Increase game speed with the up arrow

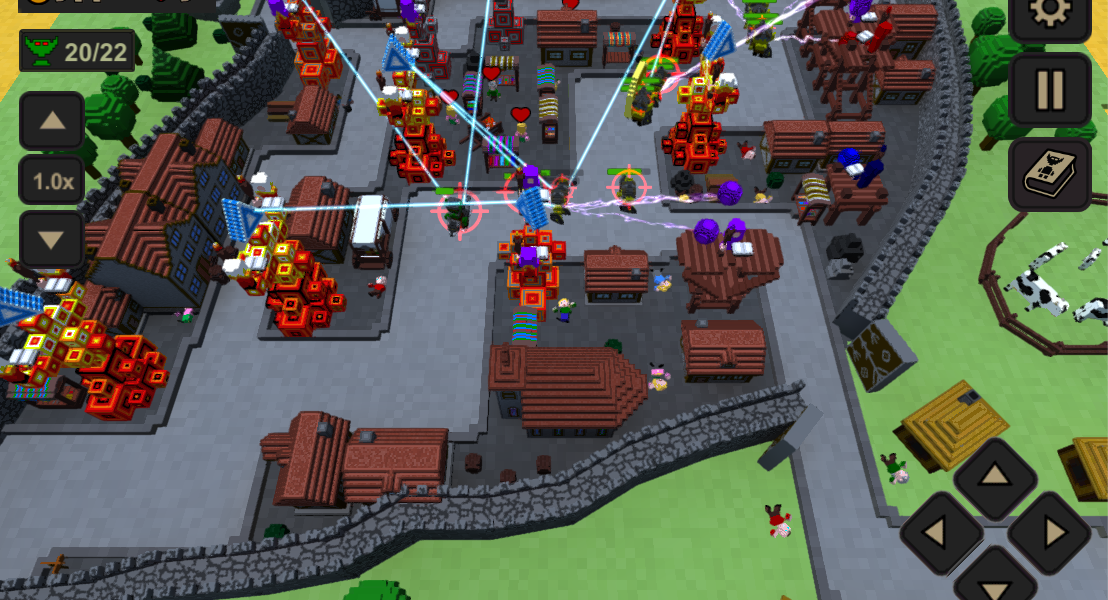(51, 122)
